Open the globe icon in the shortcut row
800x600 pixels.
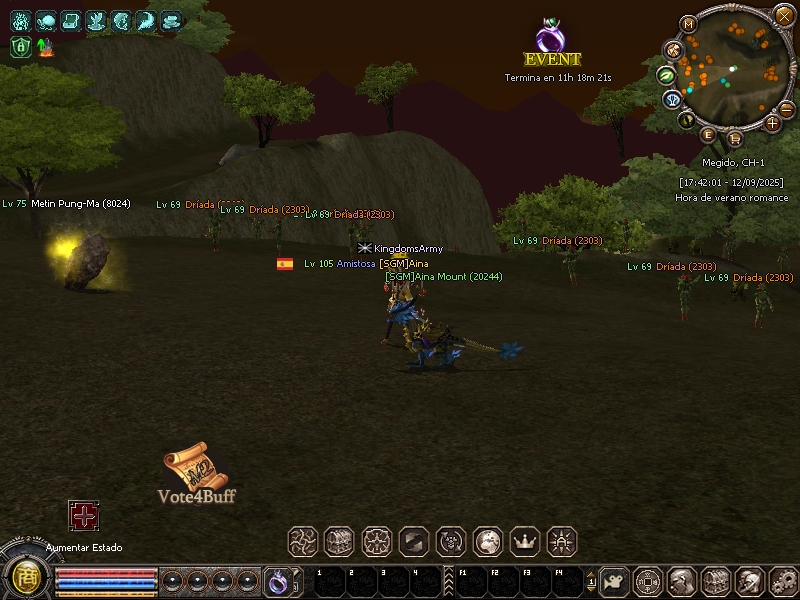pos(488,542)
